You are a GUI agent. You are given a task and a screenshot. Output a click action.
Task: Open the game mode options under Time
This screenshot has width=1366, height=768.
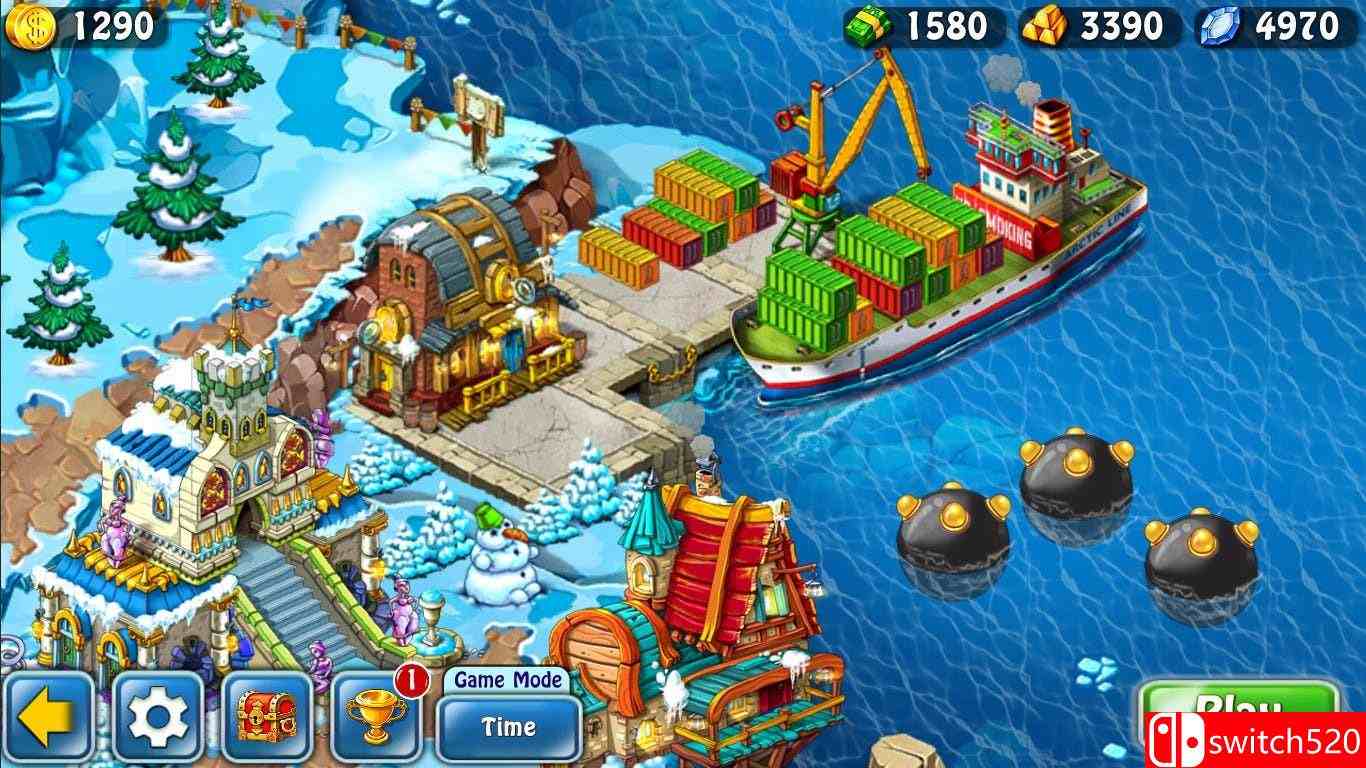[x=508, y=730]
